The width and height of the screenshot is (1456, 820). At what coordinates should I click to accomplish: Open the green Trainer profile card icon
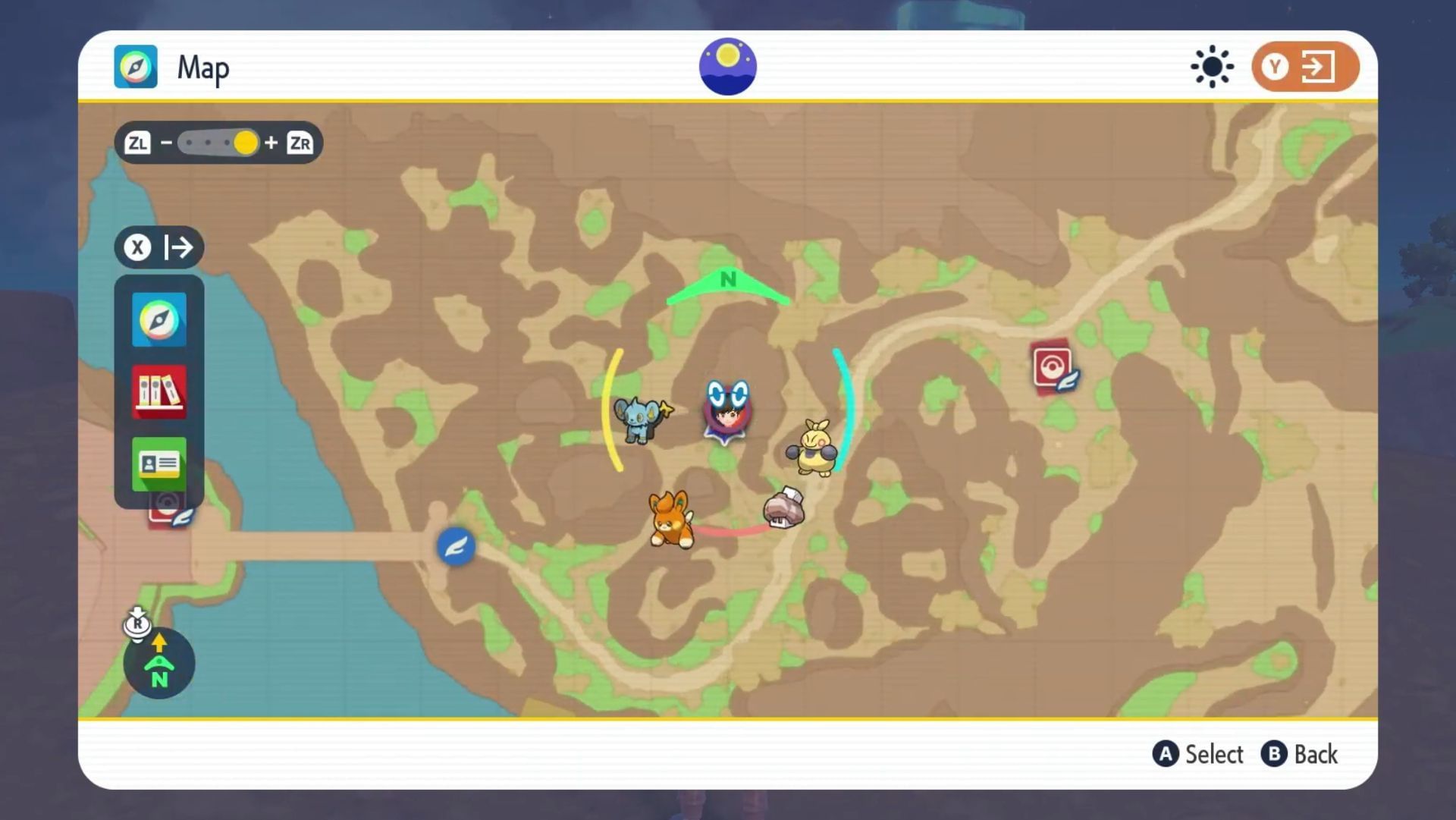(x=159, y=463)
